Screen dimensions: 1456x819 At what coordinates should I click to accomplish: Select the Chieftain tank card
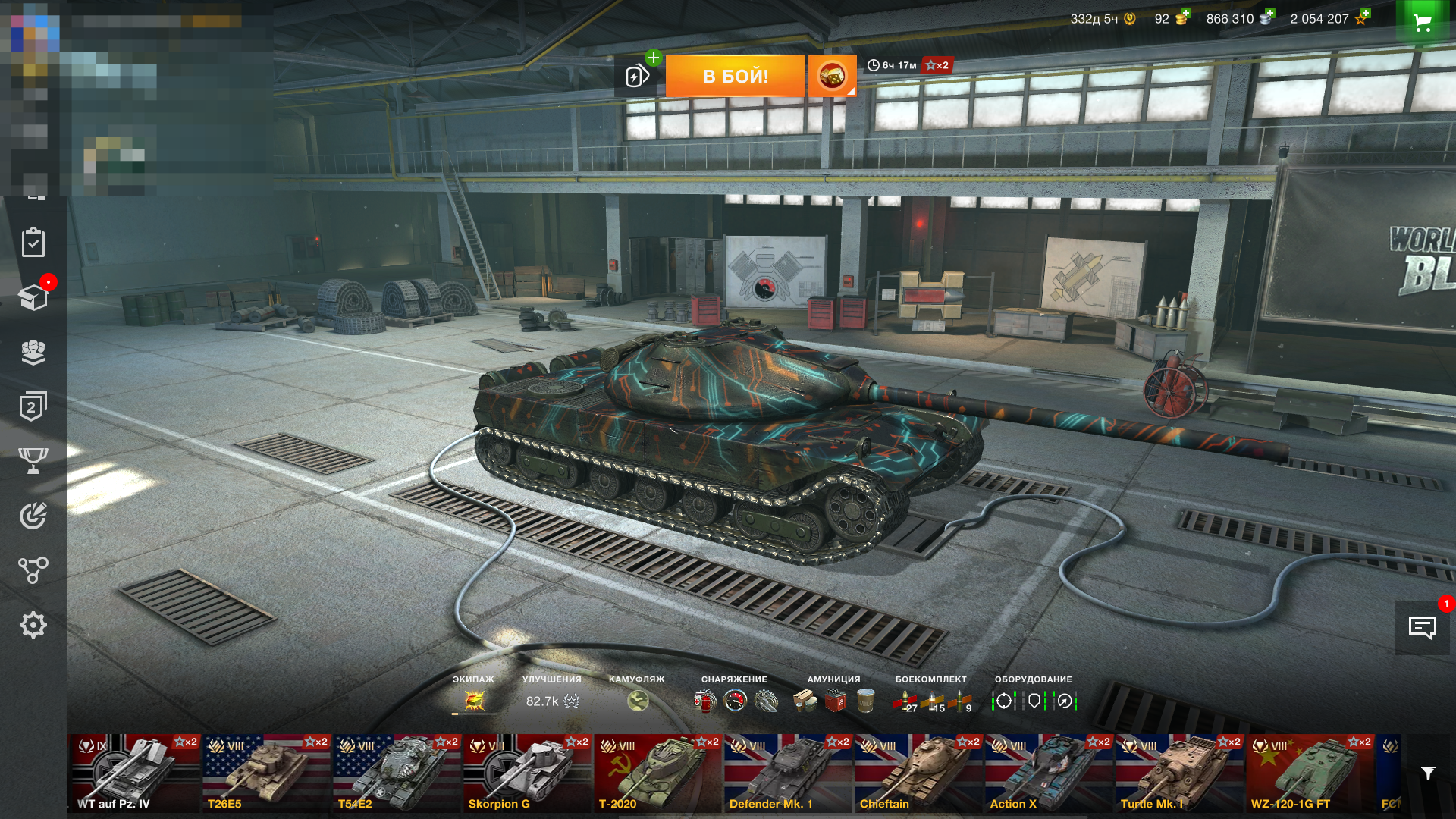pos(918,773)
